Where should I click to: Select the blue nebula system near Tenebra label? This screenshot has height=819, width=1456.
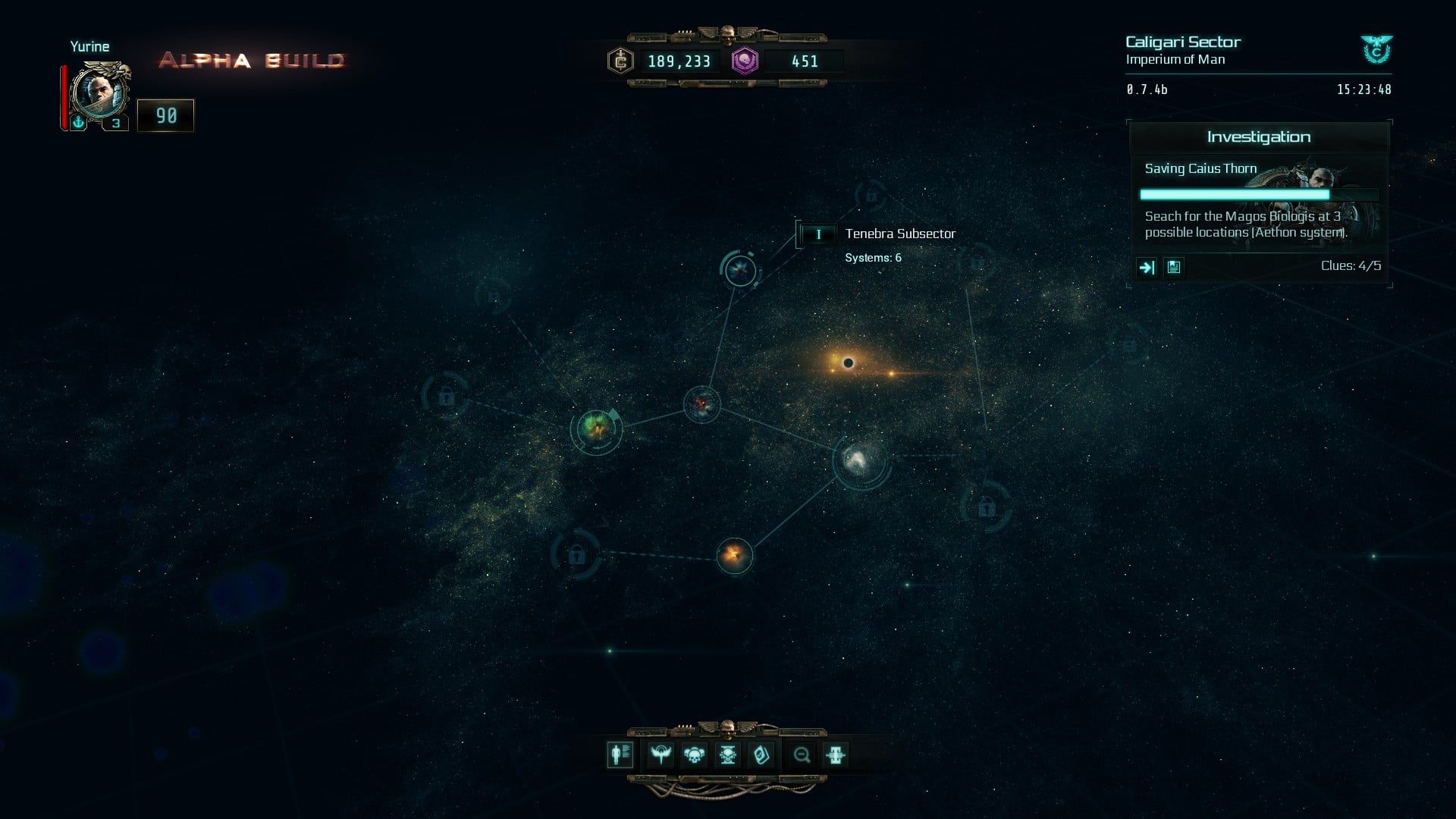(x=739, y=270)
